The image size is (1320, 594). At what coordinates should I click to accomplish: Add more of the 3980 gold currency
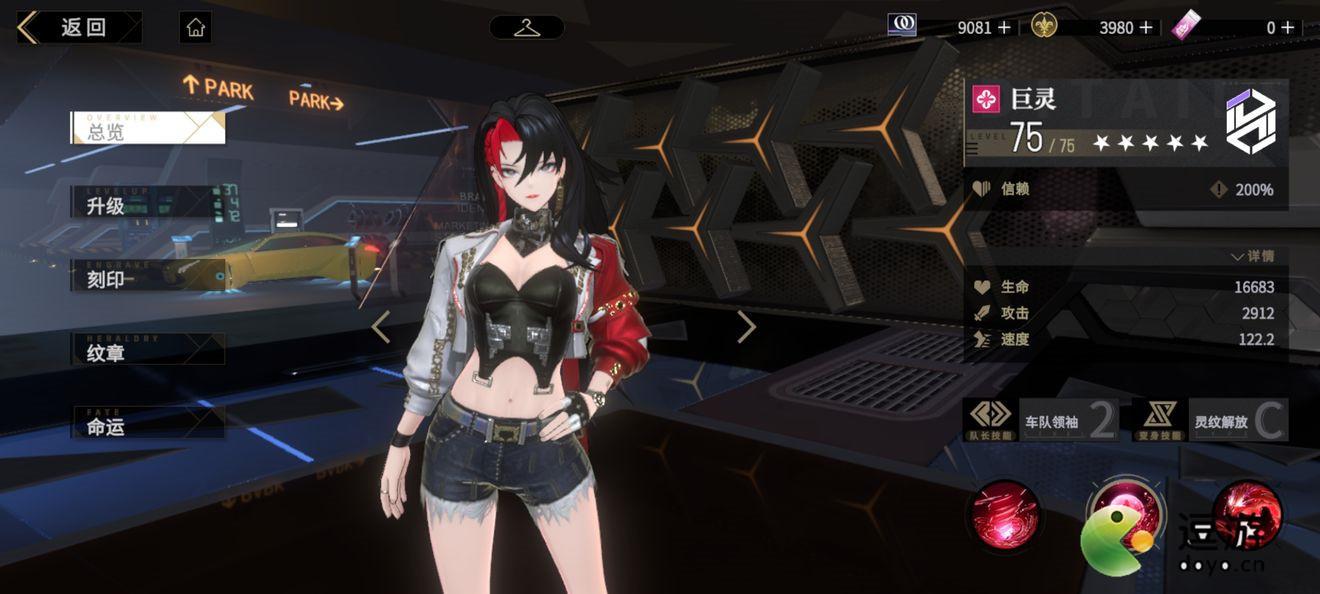click(1146, 28)
